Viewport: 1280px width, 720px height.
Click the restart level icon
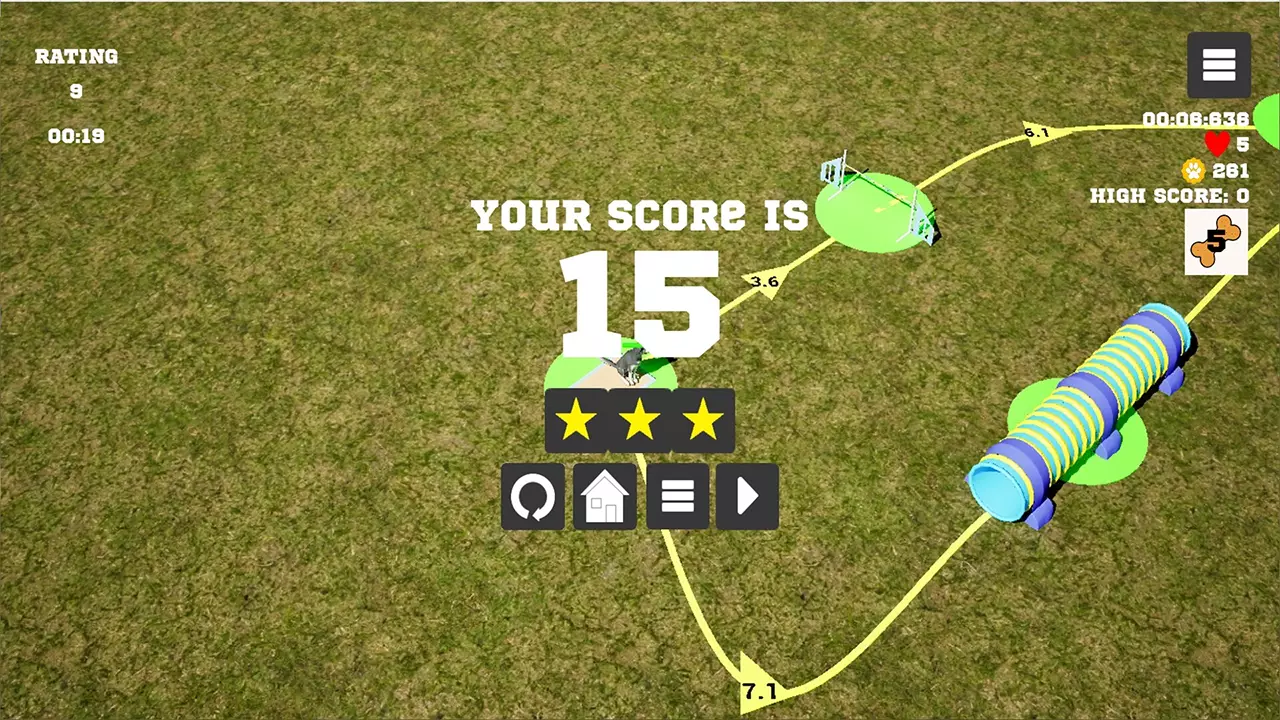pyautogui.click(x=532, y=497)
